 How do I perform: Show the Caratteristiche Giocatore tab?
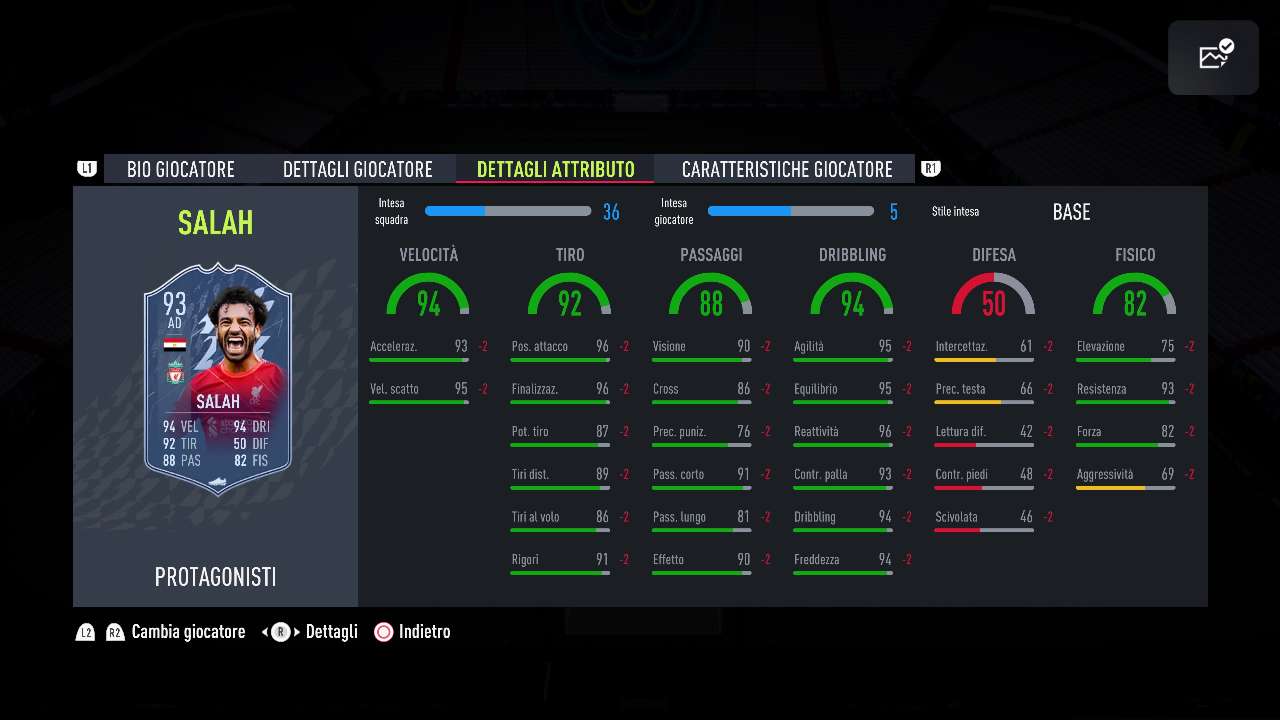coord(786,169)
